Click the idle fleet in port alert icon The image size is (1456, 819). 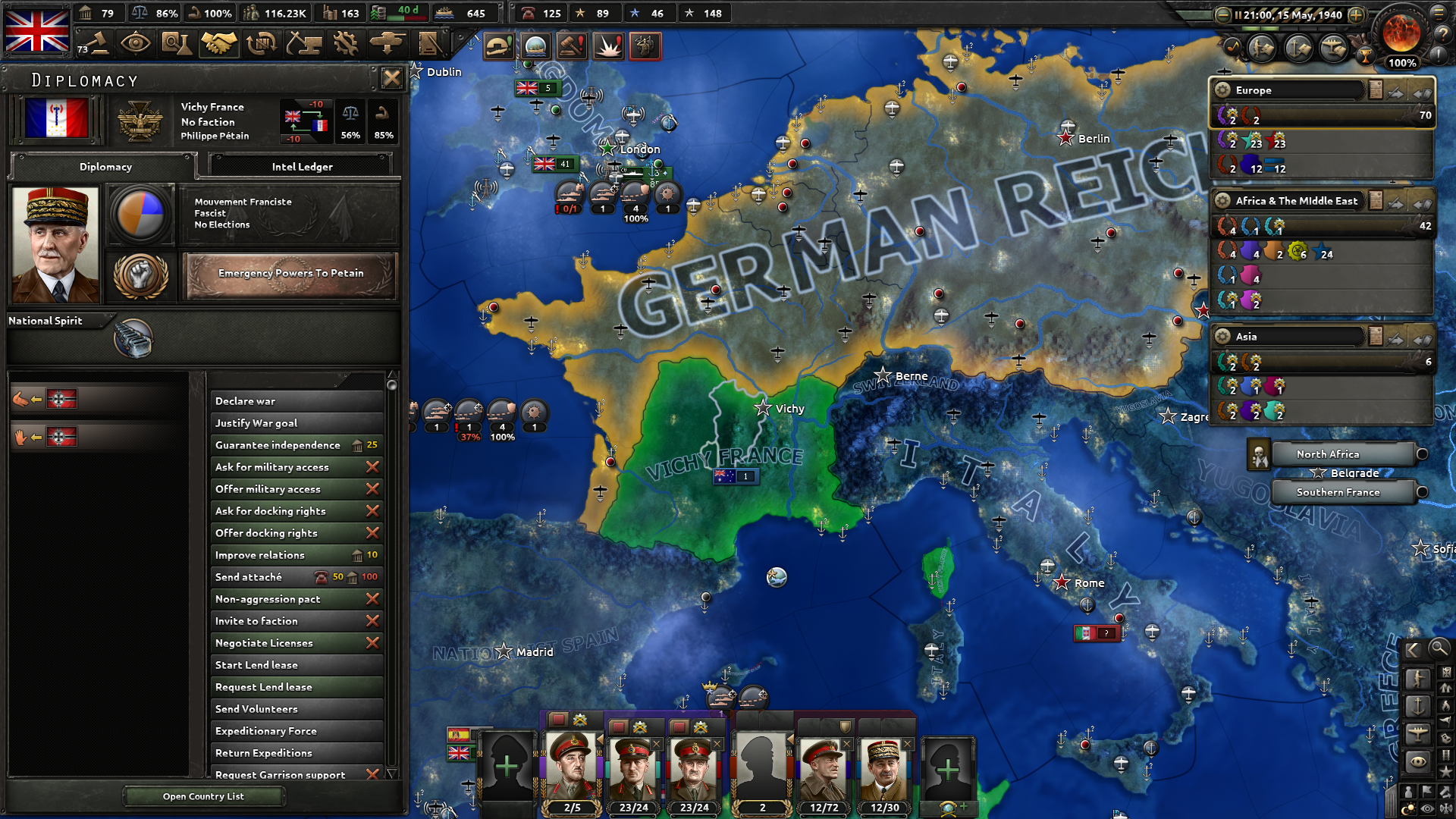534,46
